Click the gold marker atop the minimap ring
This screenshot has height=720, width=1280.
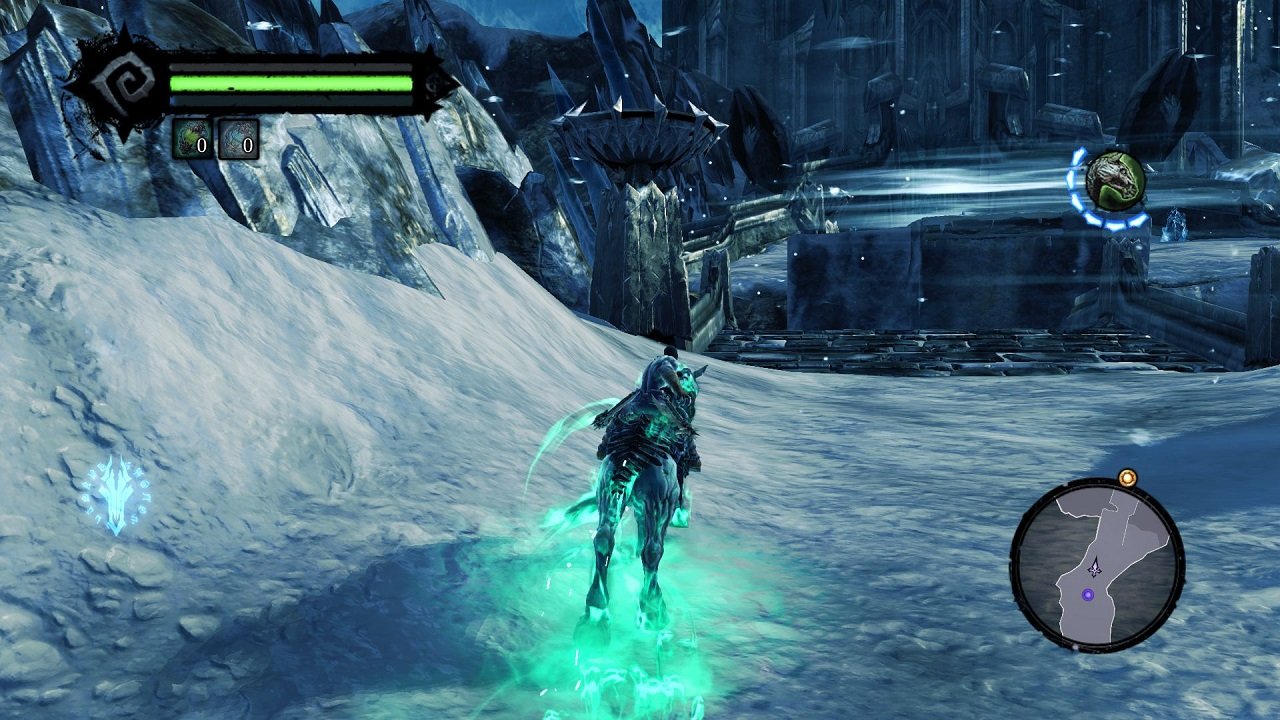point(1130,478)
